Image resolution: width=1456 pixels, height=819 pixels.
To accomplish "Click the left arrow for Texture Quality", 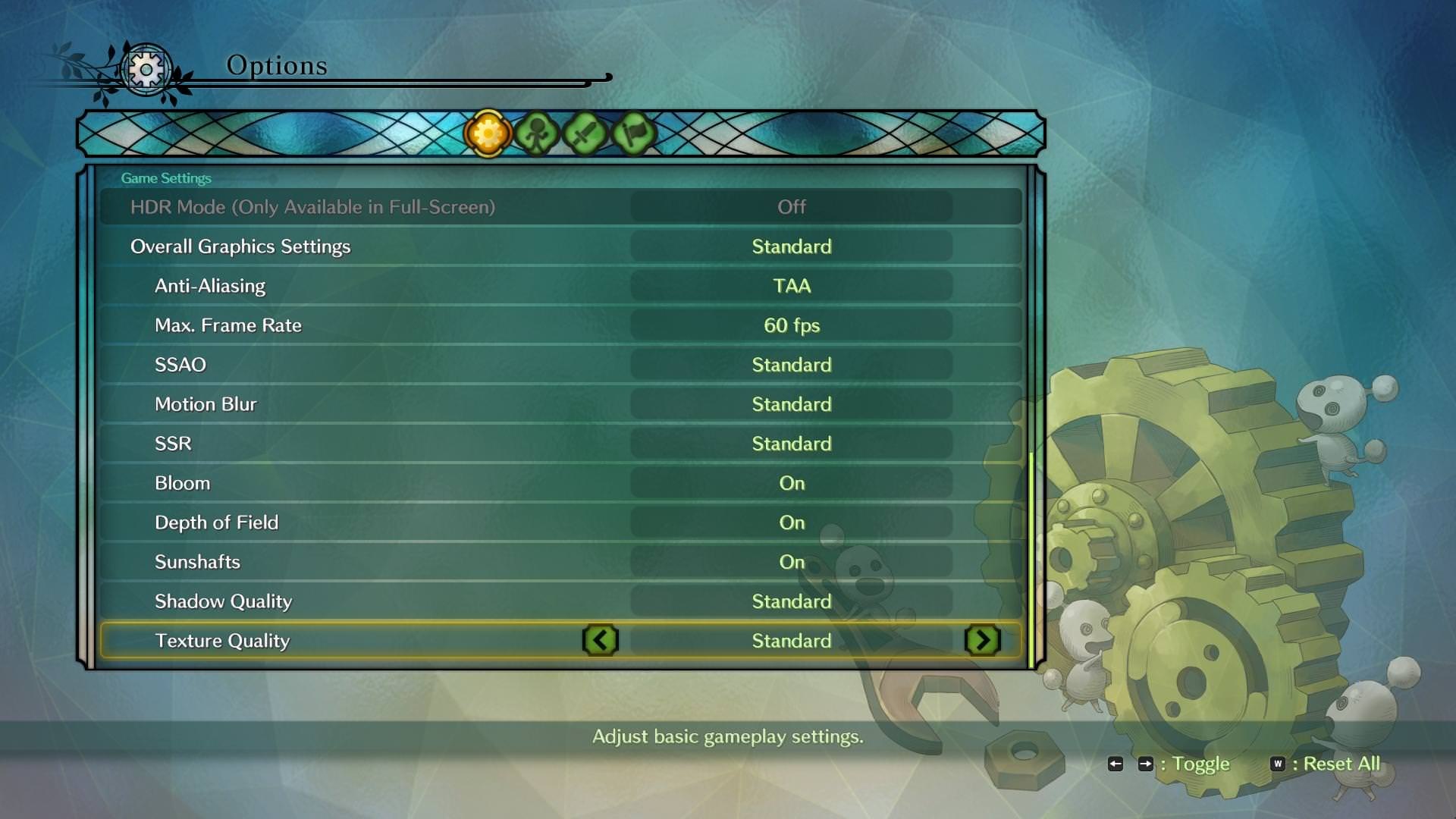I will 601,641.
